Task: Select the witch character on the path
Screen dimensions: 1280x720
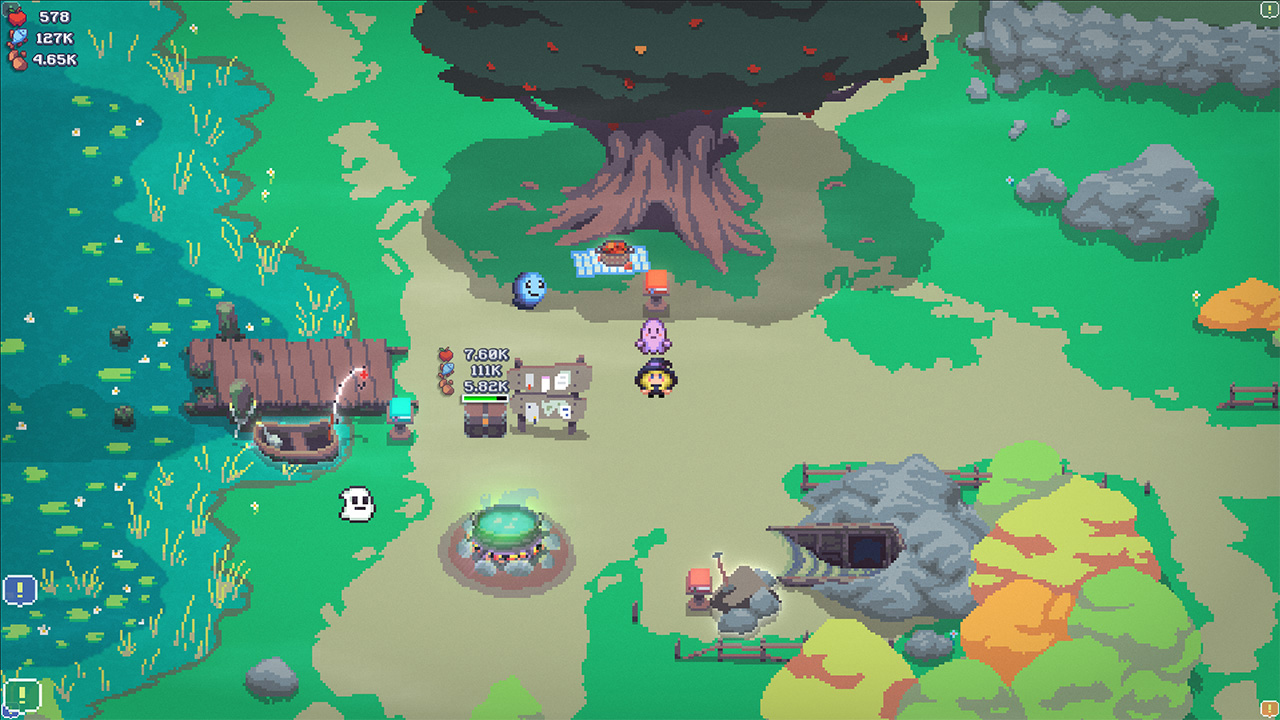Action: pos(654,380)
